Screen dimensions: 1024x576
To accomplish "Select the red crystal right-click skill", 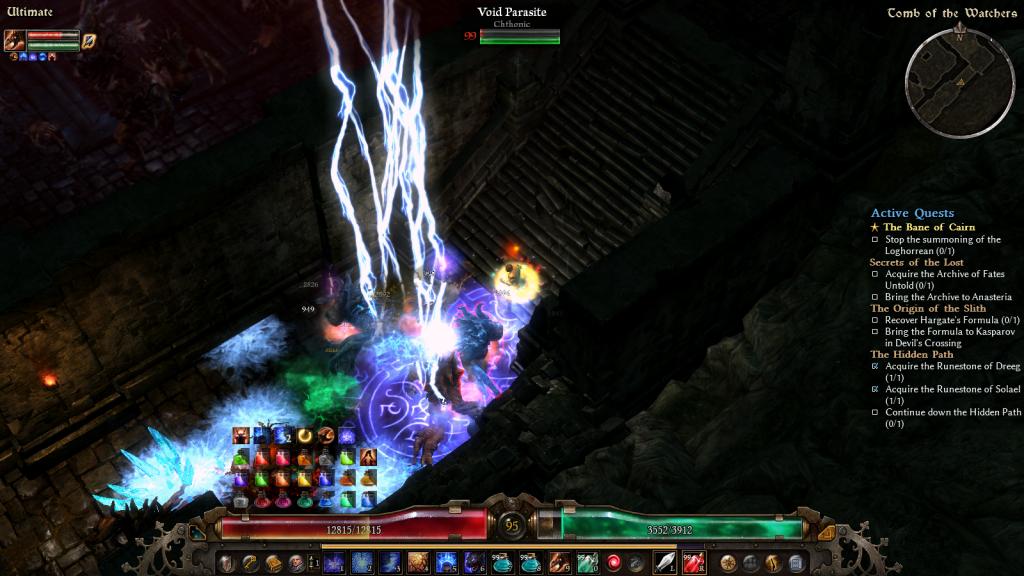I will 693,563.
